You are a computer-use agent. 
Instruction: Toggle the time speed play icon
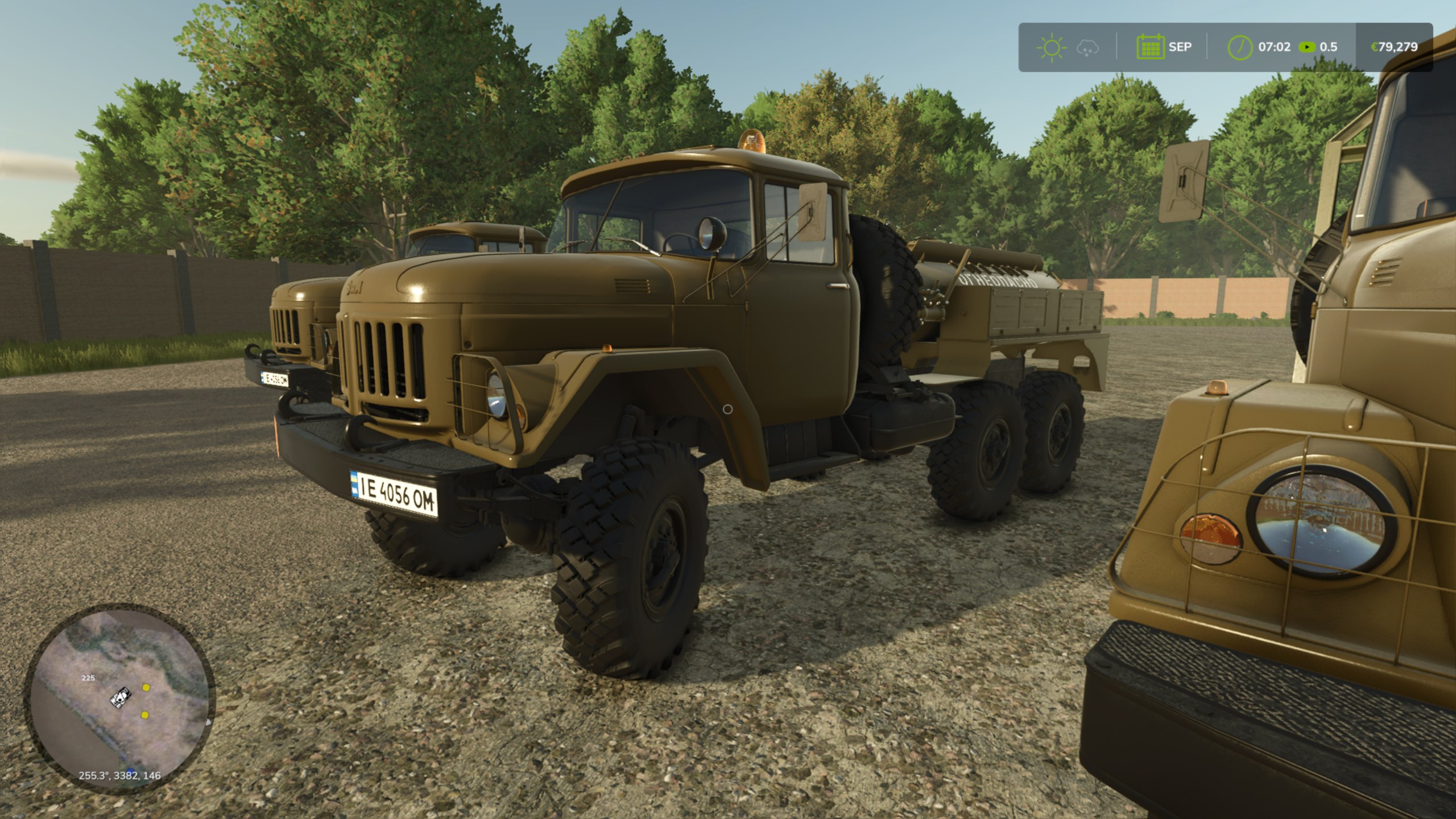[1306, 47]
